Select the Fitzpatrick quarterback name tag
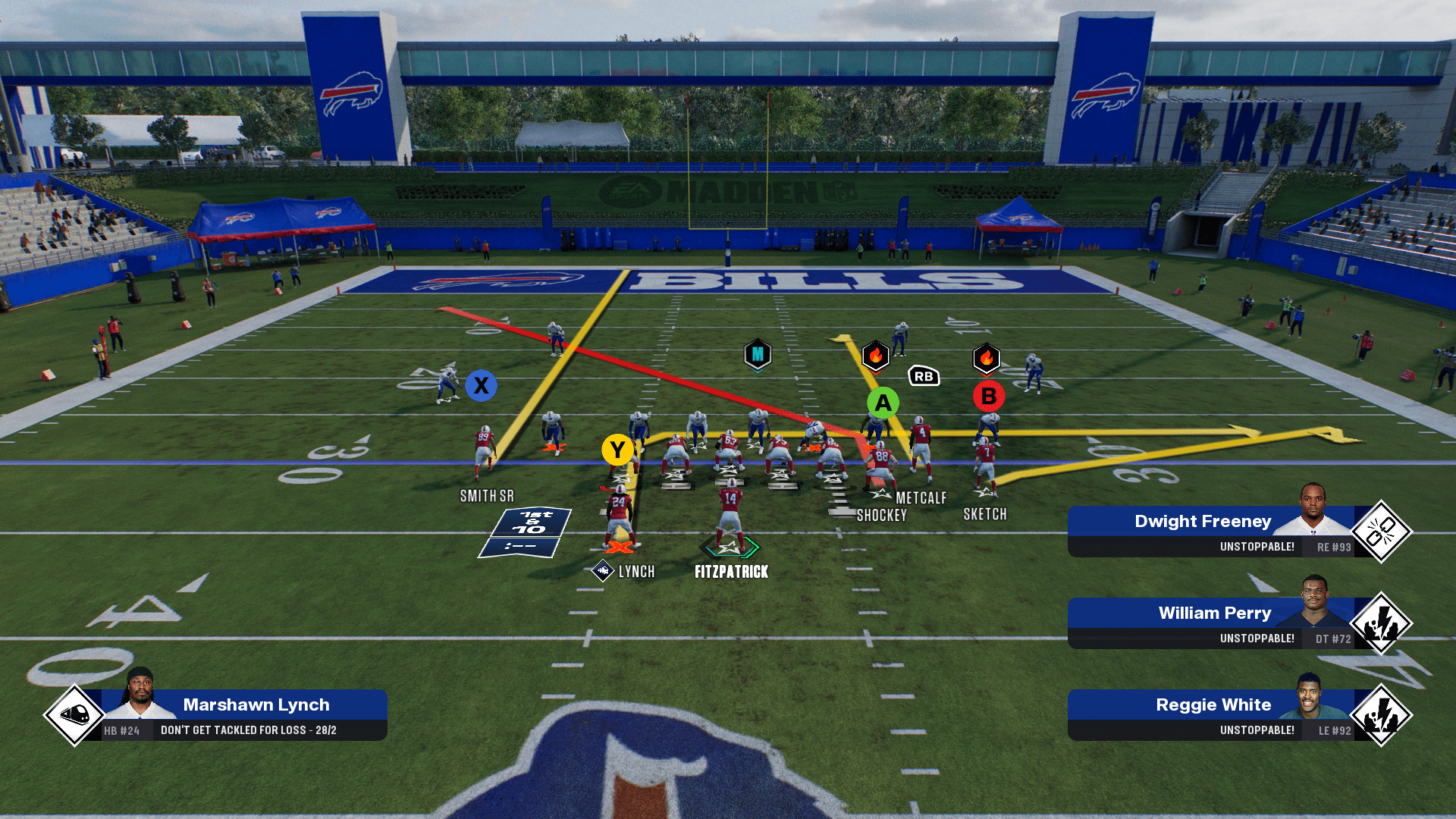 [731, 572]
